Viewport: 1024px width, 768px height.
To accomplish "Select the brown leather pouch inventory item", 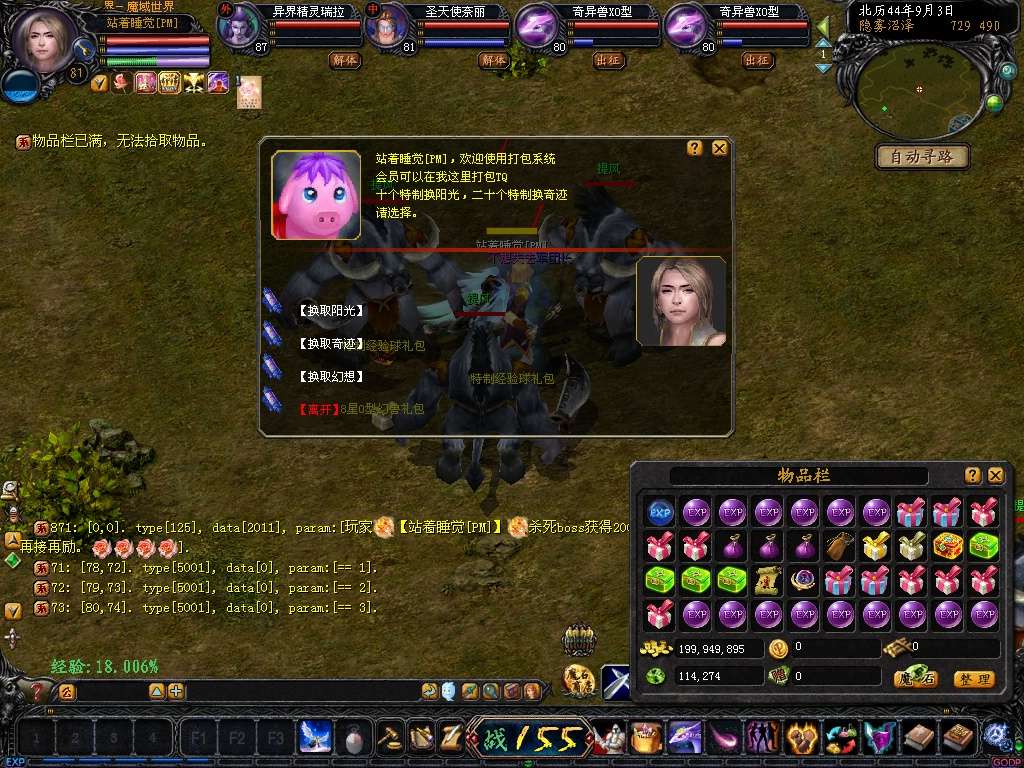I will point(840,546).
